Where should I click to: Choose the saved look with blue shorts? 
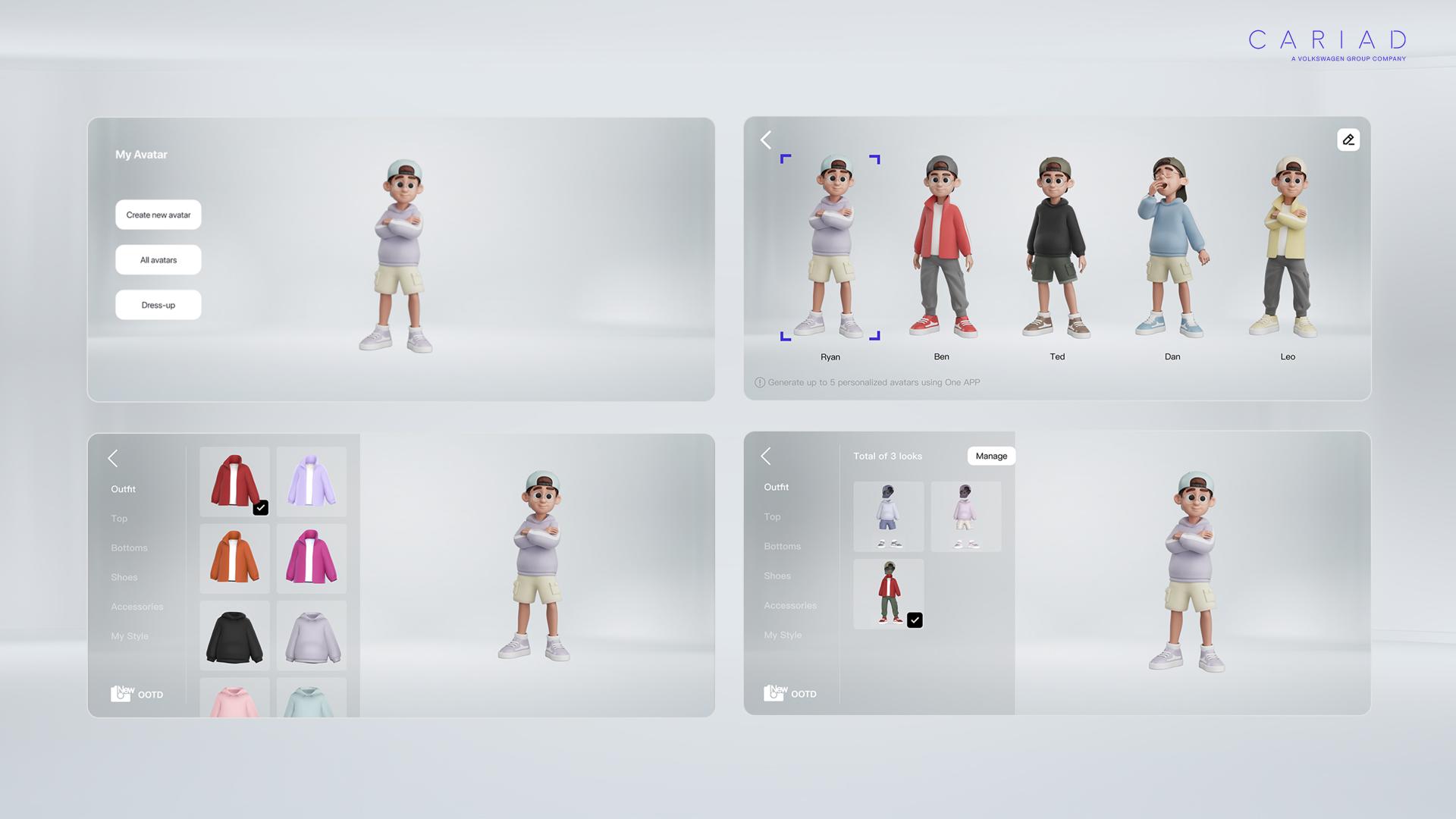[888, 516]
